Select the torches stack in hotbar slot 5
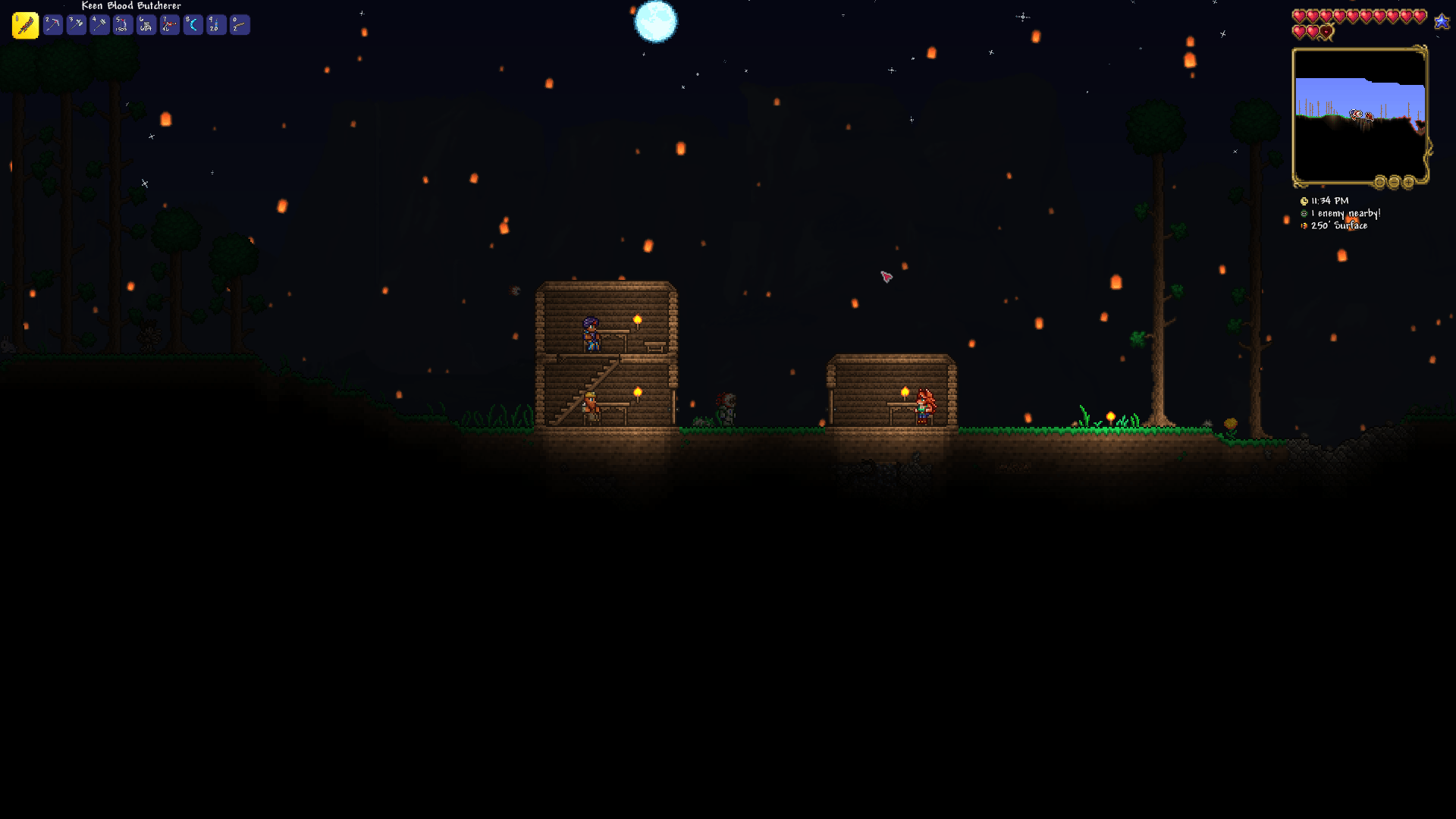This screenshot has height=819, width=1456. coord(122,24)
